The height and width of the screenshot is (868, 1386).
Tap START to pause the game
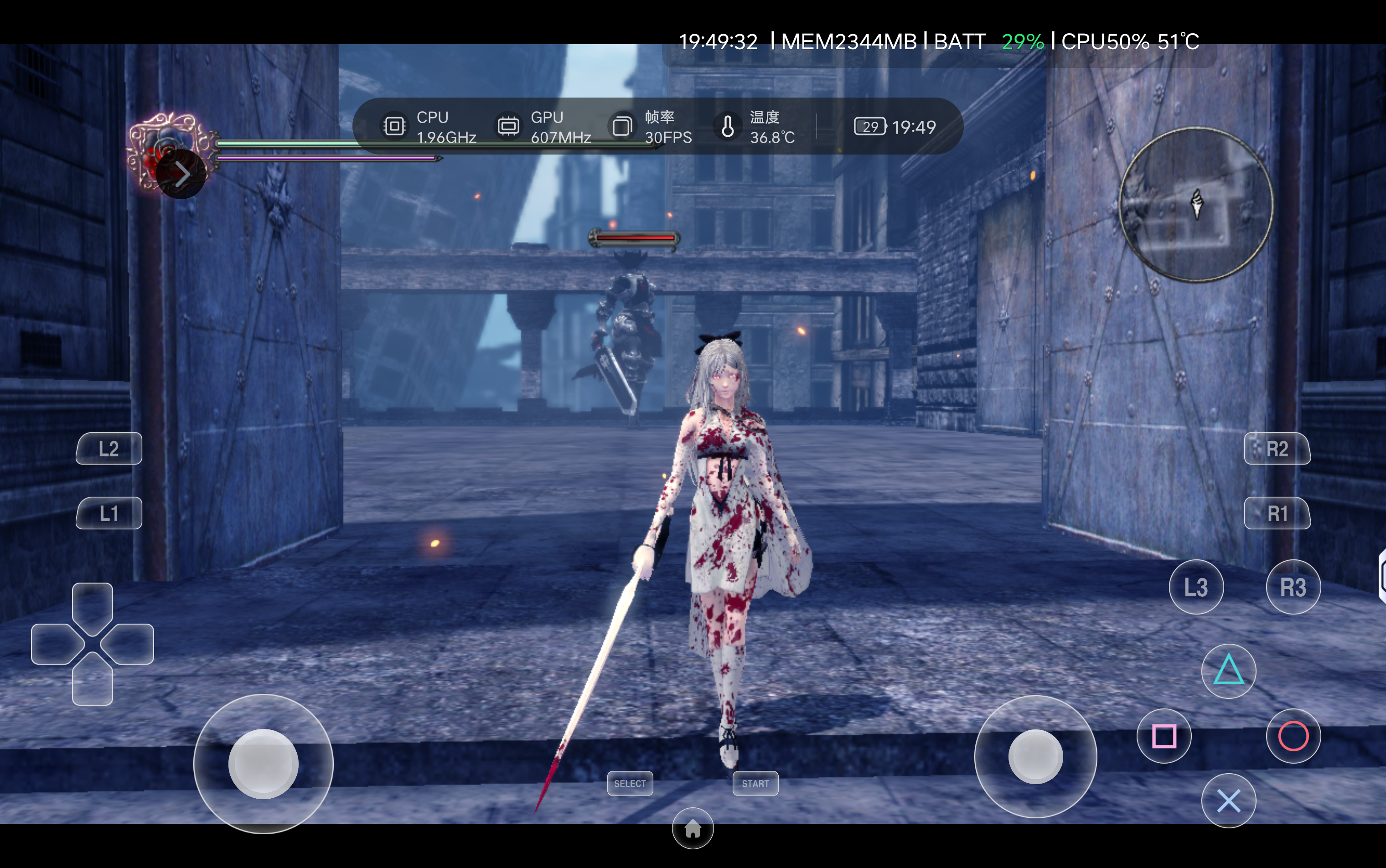[x=755, y=783]
